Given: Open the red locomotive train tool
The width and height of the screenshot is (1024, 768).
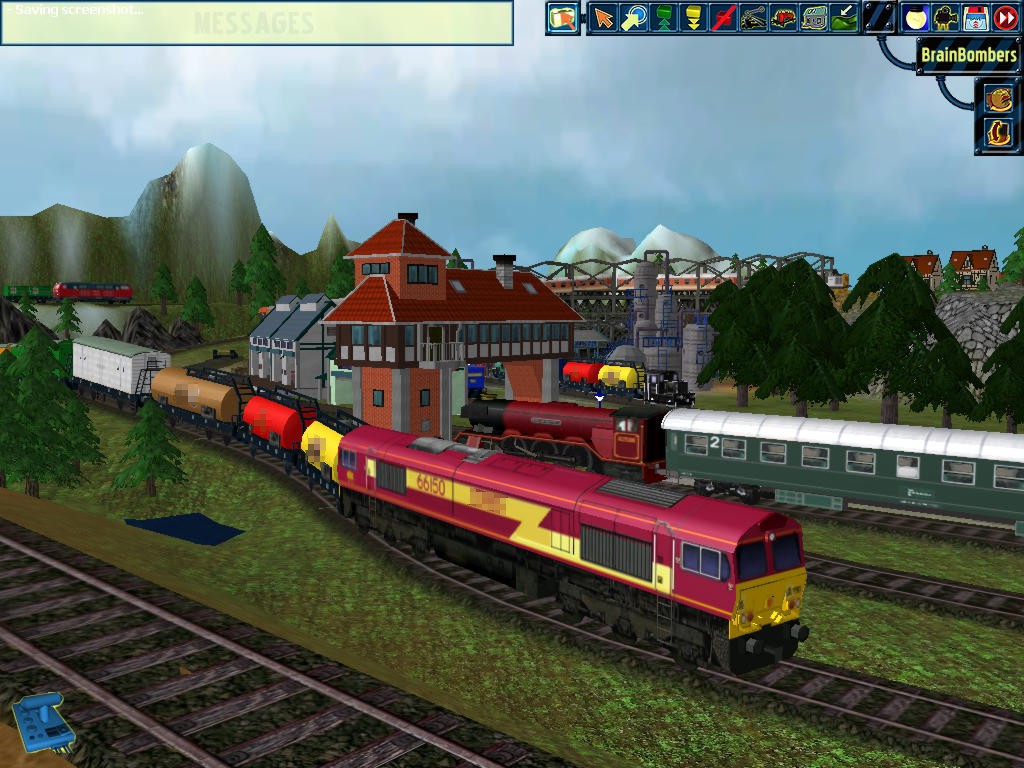Looking at the screenshot, I should pos(783,18).
